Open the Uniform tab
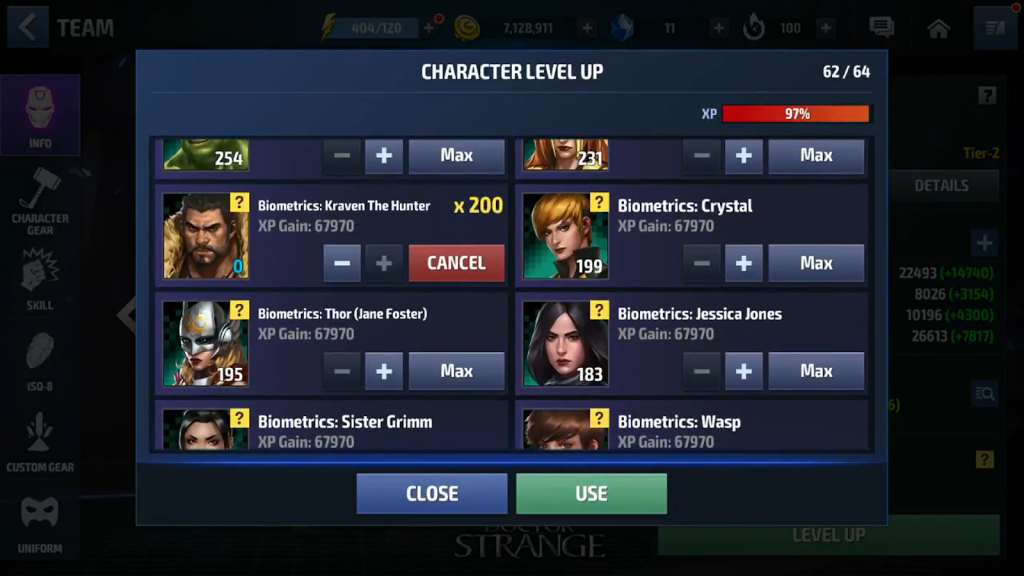Screen dimensions: 1024x576 pyautogui.click(x=40, y=525)
